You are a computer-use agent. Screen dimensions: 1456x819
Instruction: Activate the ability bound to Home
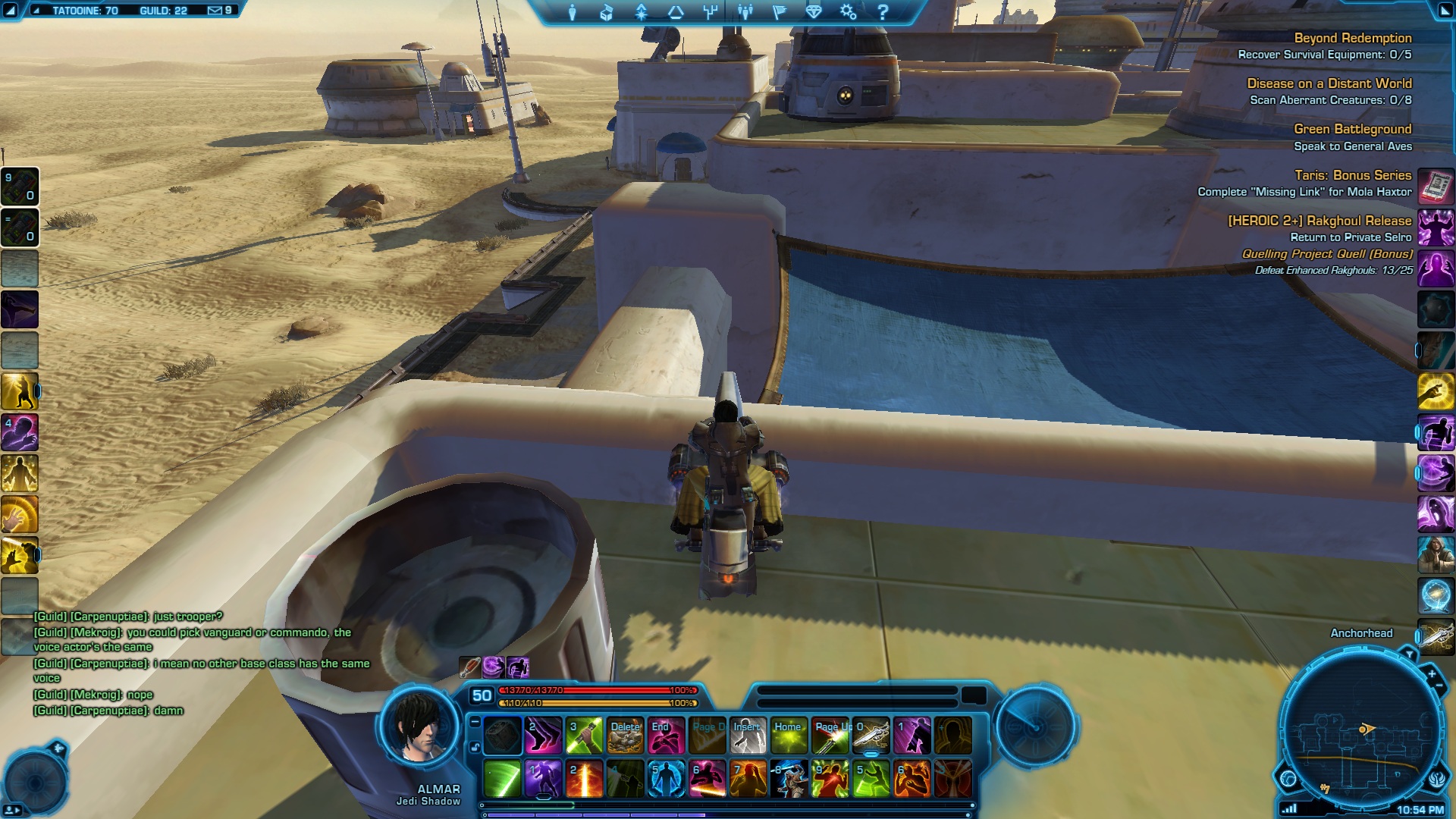[789, 736]
